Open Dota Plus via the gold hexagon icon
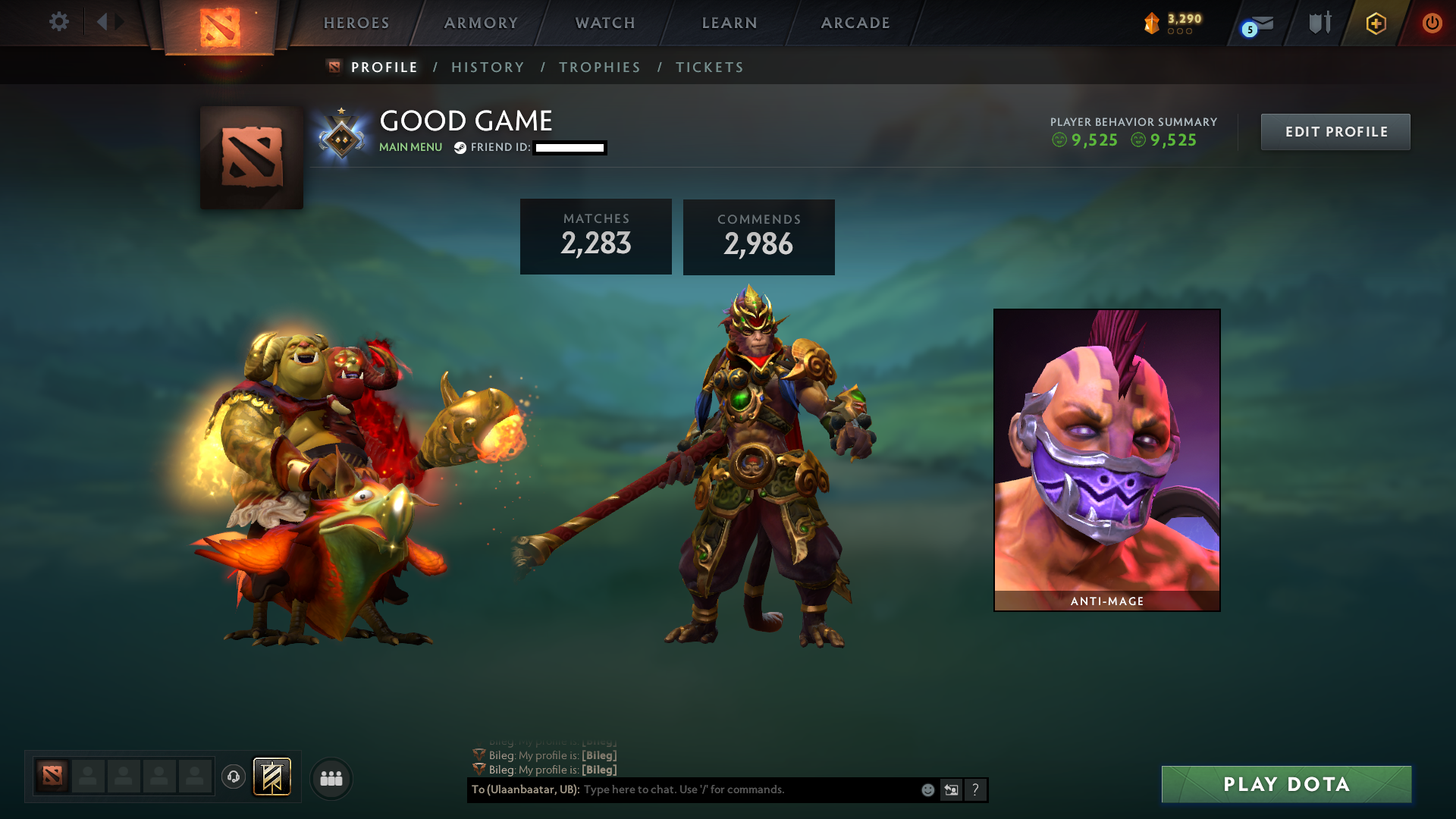The height and width of the screenshot is (819, 1456). point(1376,23)
